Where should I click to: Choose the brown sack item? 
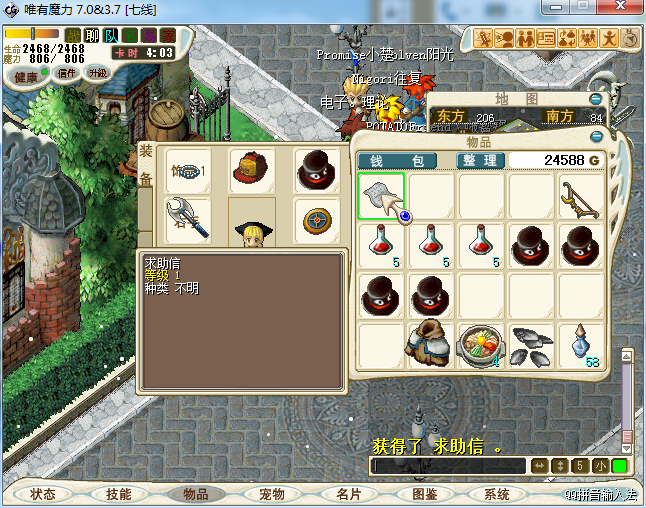point(431,345)
